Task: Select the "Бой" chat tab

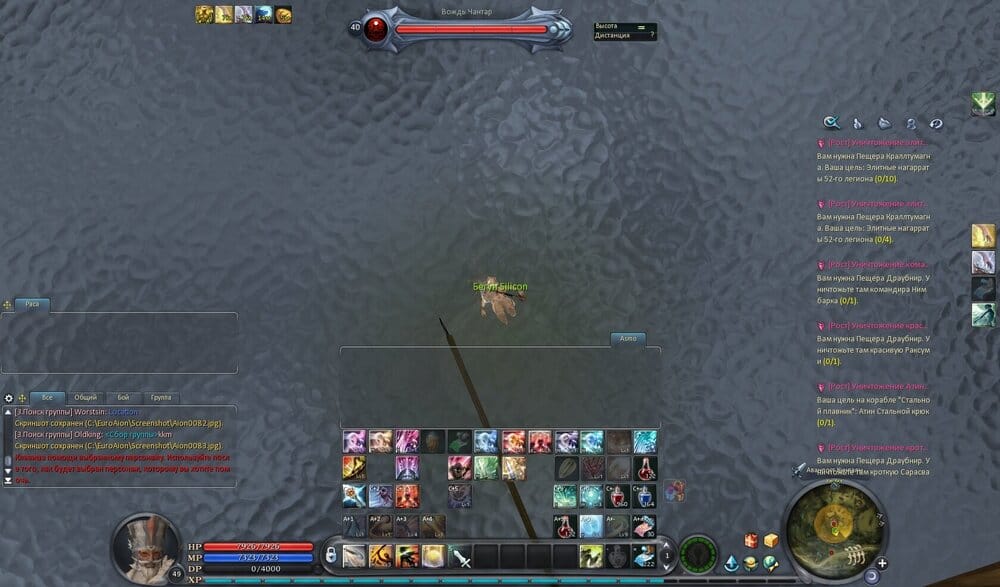Action: 123,397
